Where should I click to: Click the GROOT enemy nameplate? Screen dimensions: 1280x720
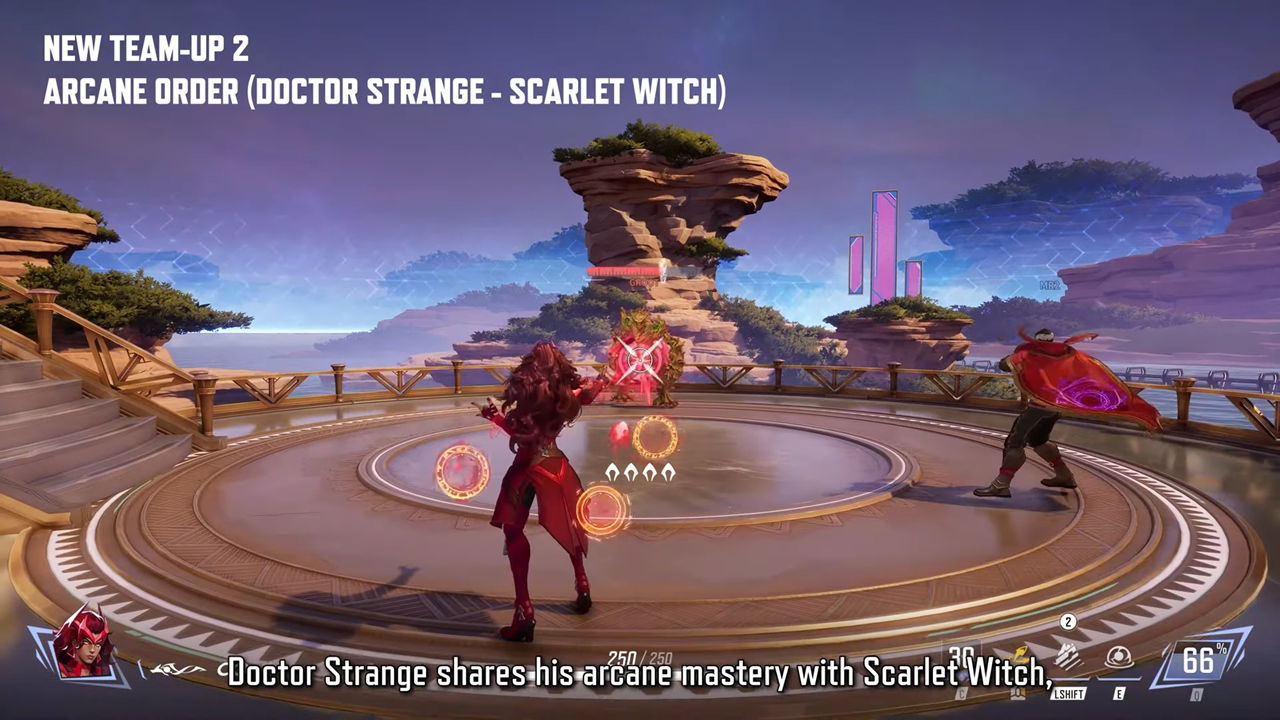[642, 283]
